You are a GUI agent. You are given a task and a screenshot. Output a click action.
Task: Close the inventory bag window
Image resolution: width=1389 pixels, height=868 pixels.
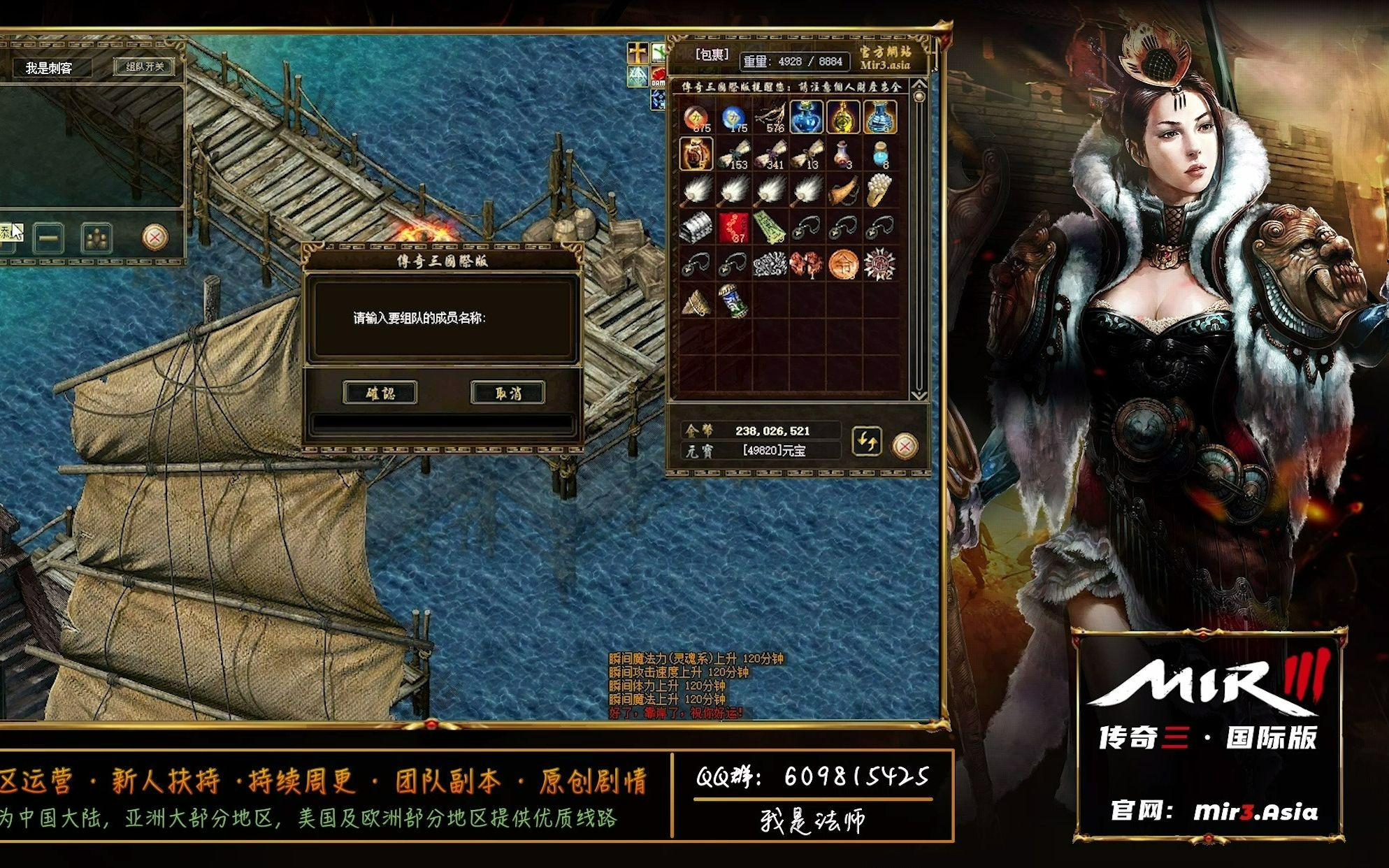coord(905,445)
